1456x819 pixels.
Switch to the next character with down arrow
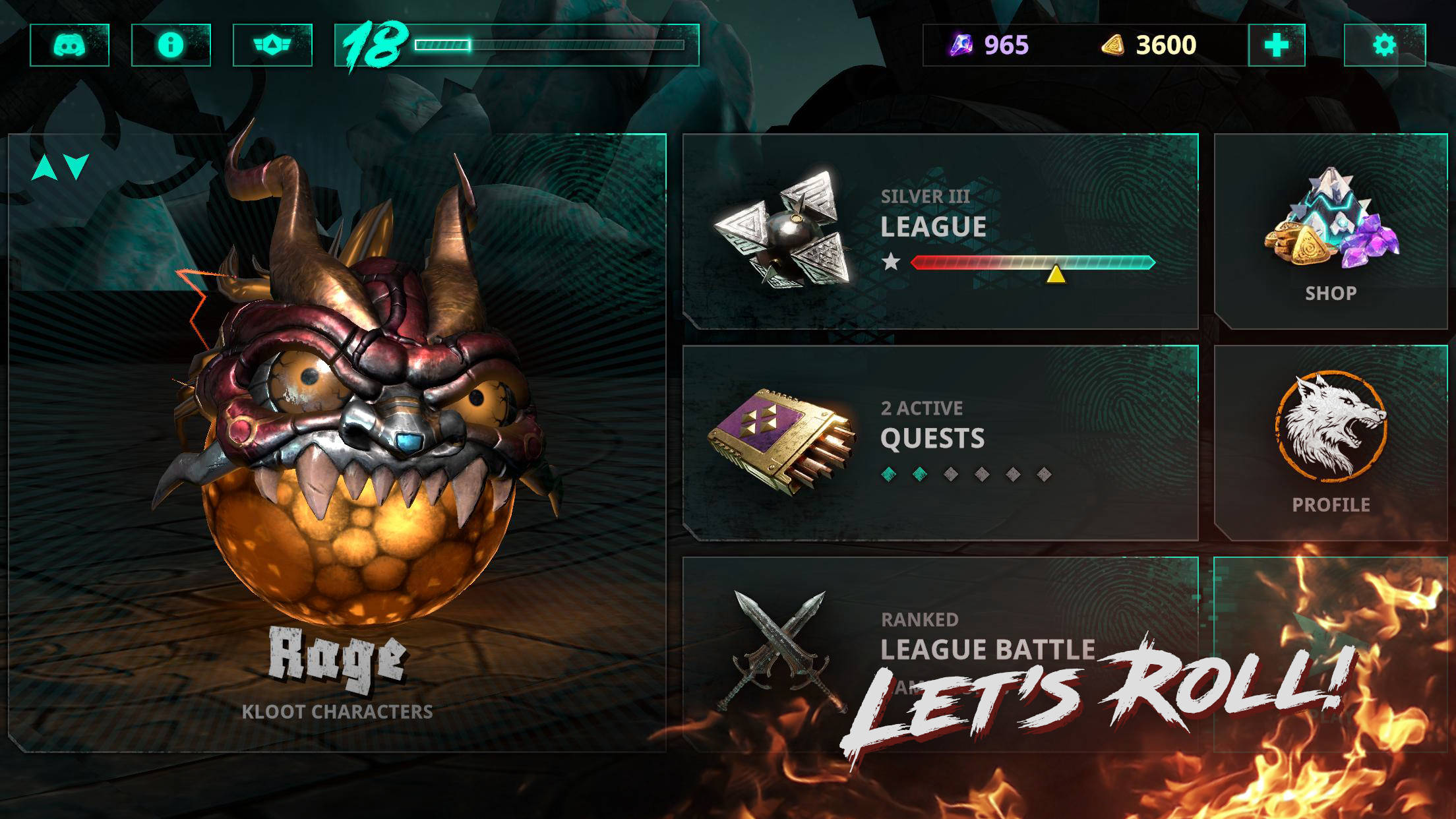(77, 167)
